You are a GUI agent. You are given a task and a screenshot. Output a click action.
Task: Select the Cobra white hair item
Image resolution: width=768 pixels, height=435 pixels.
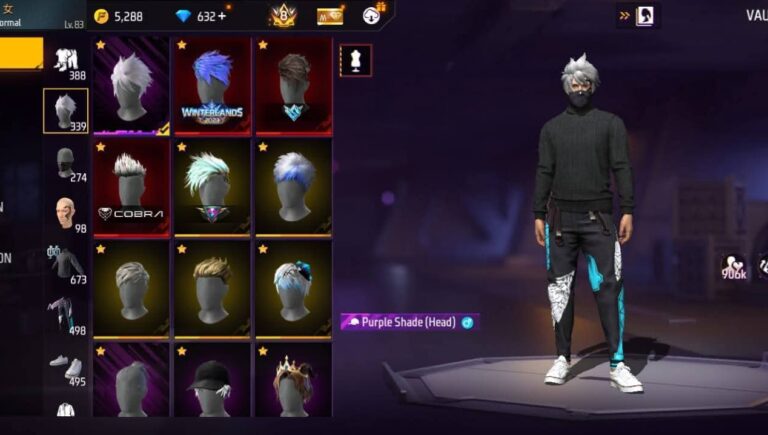coord(132,185)
